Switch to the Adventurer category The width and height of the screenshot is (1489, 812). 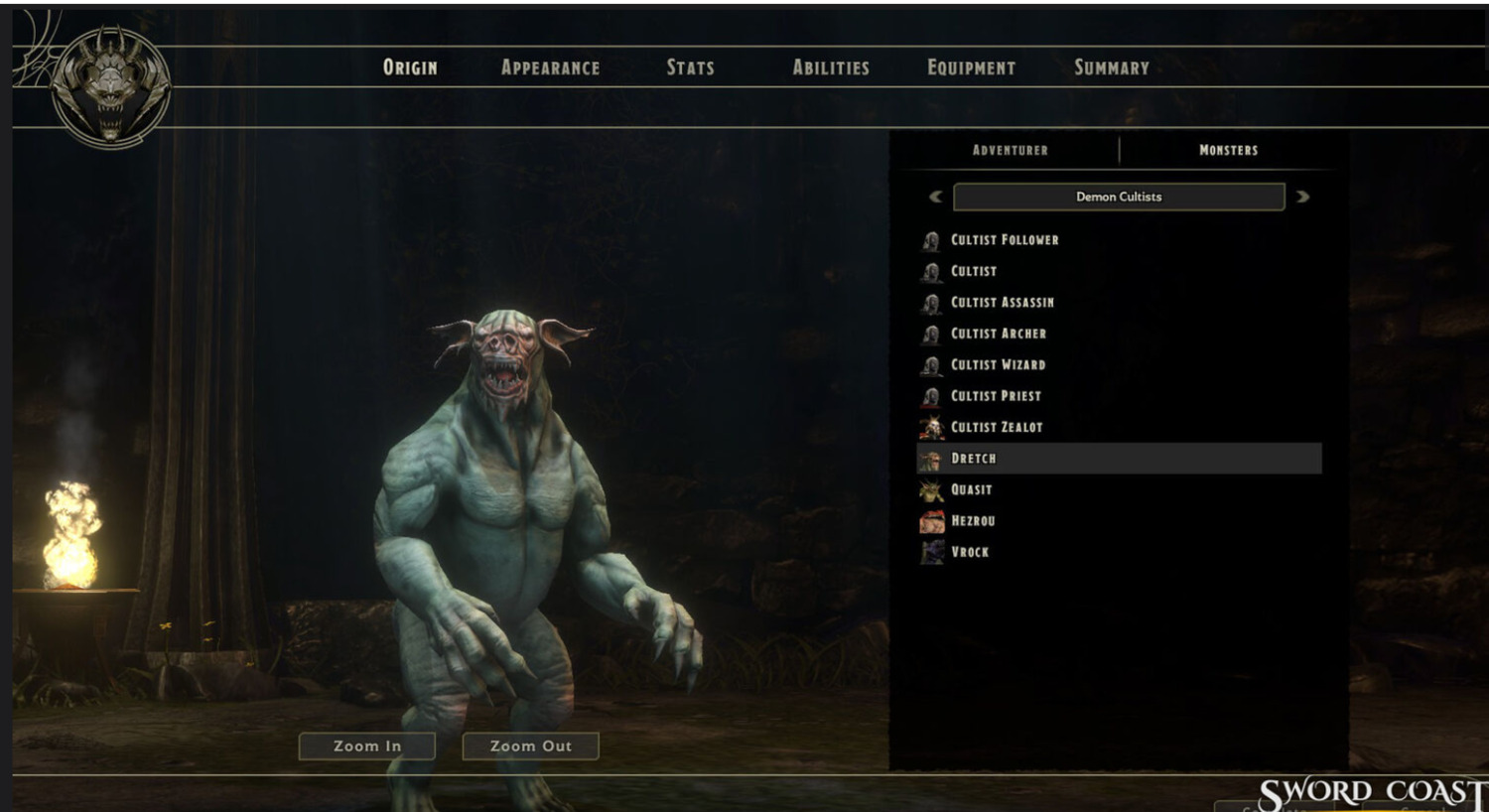[1010, 150]
